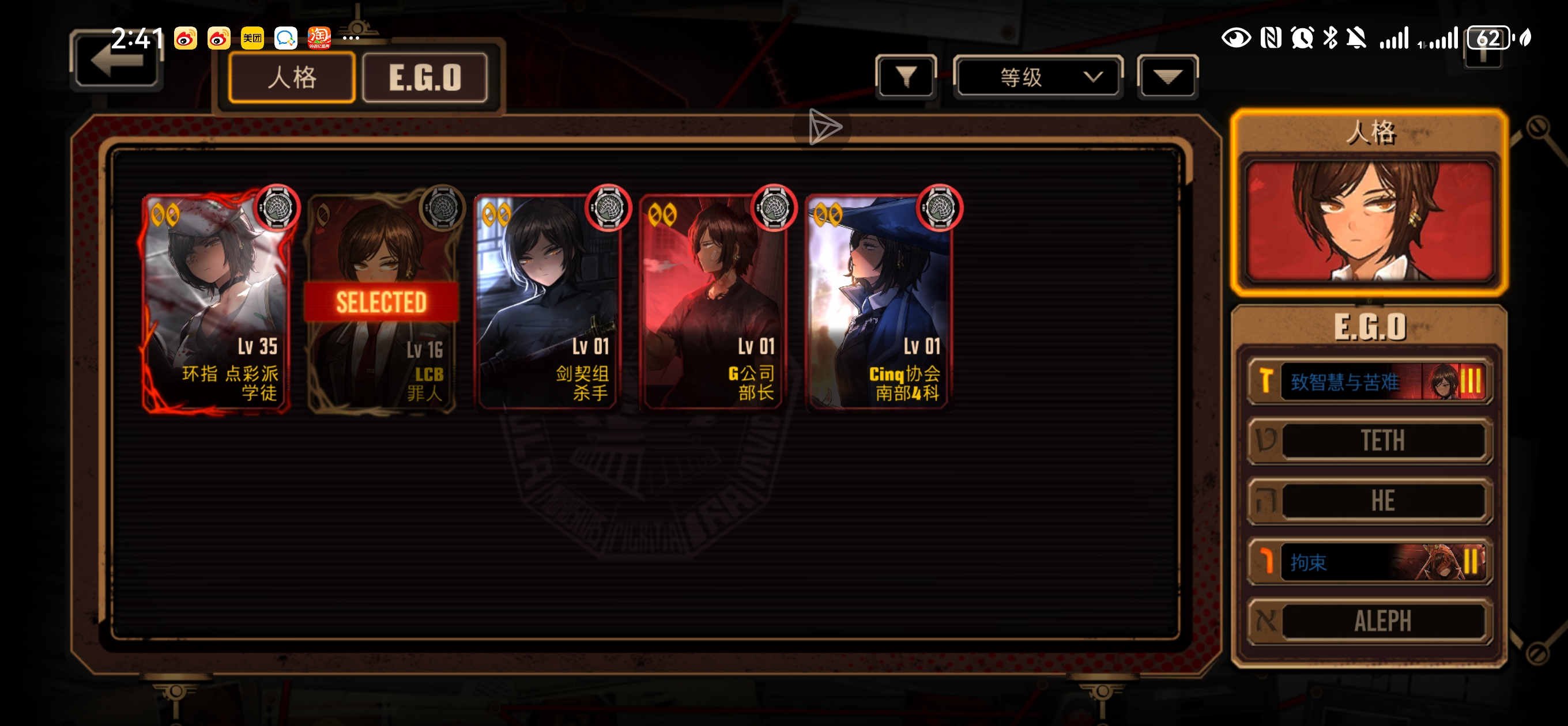Open the empty HE E.G.O slot
Viewport: 1568px width, 726px height.
[x=1369, y=501]
